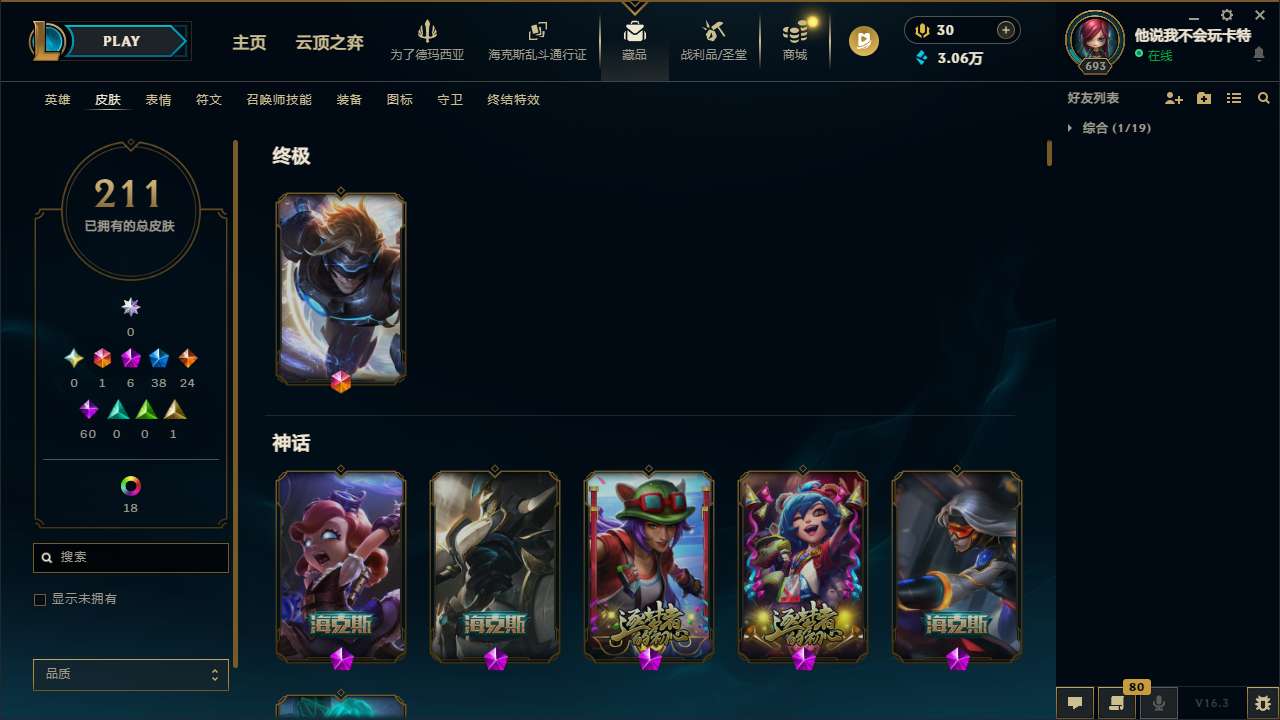
Task: Open the 商城 store menu
Action: tap(795, 40)
